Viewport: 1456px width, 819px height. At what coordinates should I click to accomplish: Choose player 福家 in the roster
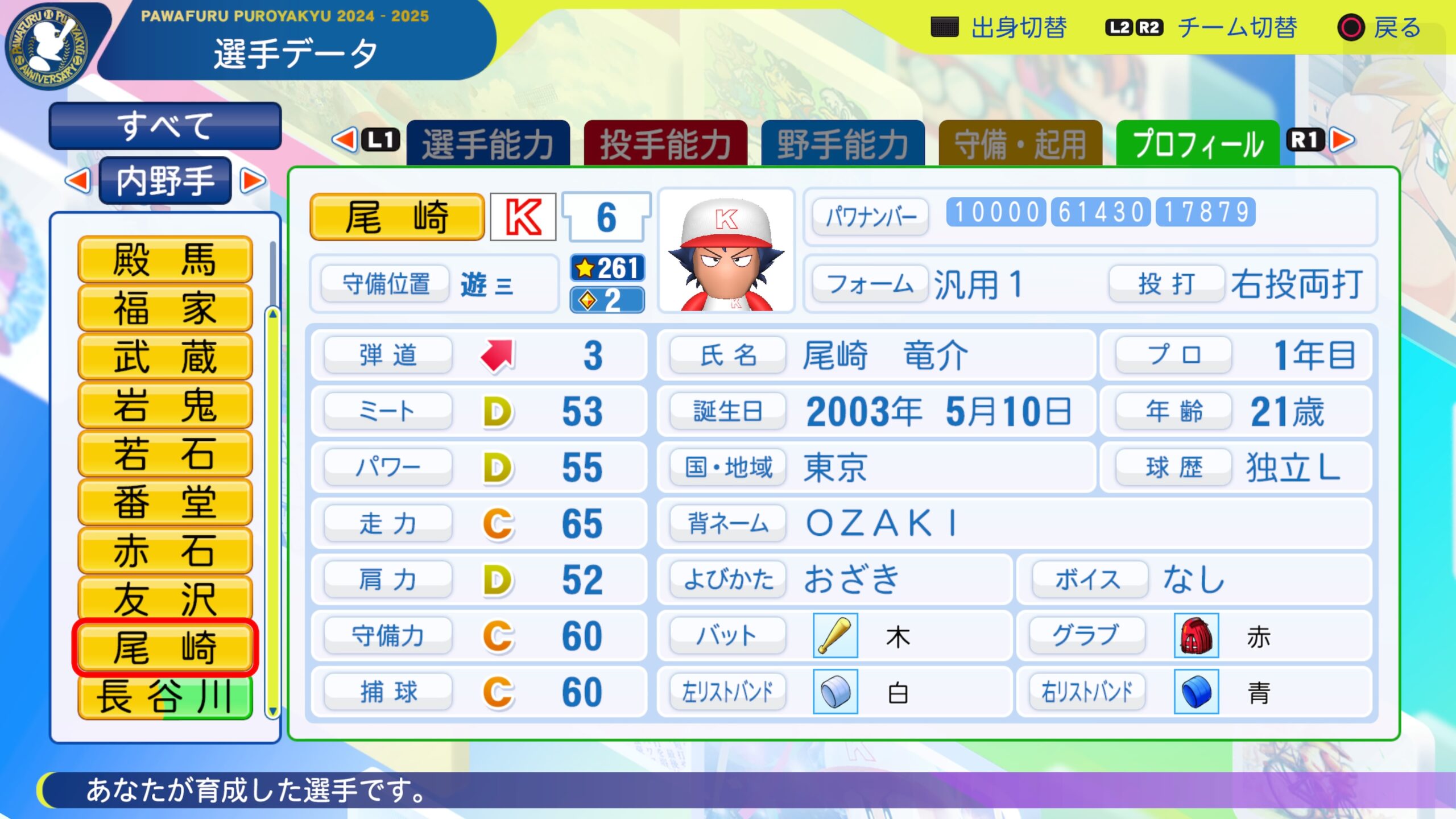click(x=165, y=308)
